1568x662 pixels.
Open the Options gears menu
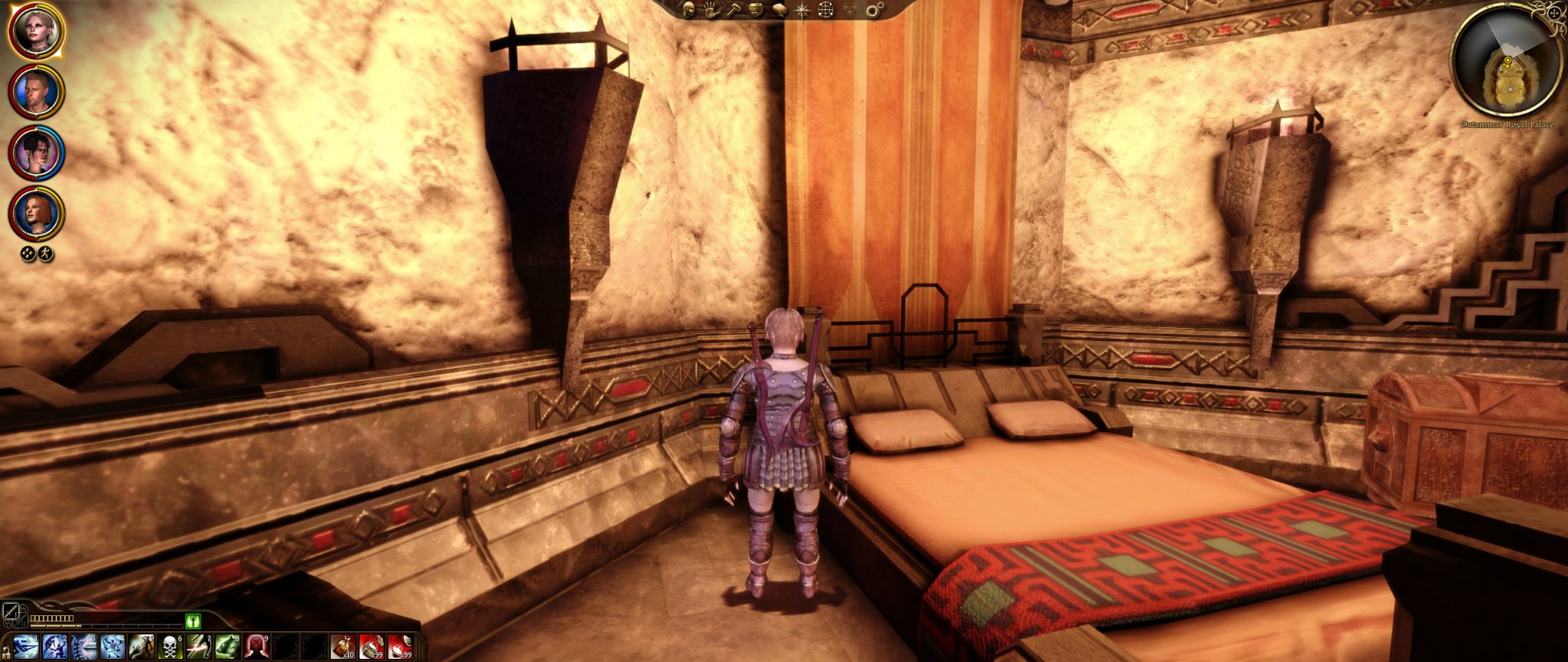point(873,10)
